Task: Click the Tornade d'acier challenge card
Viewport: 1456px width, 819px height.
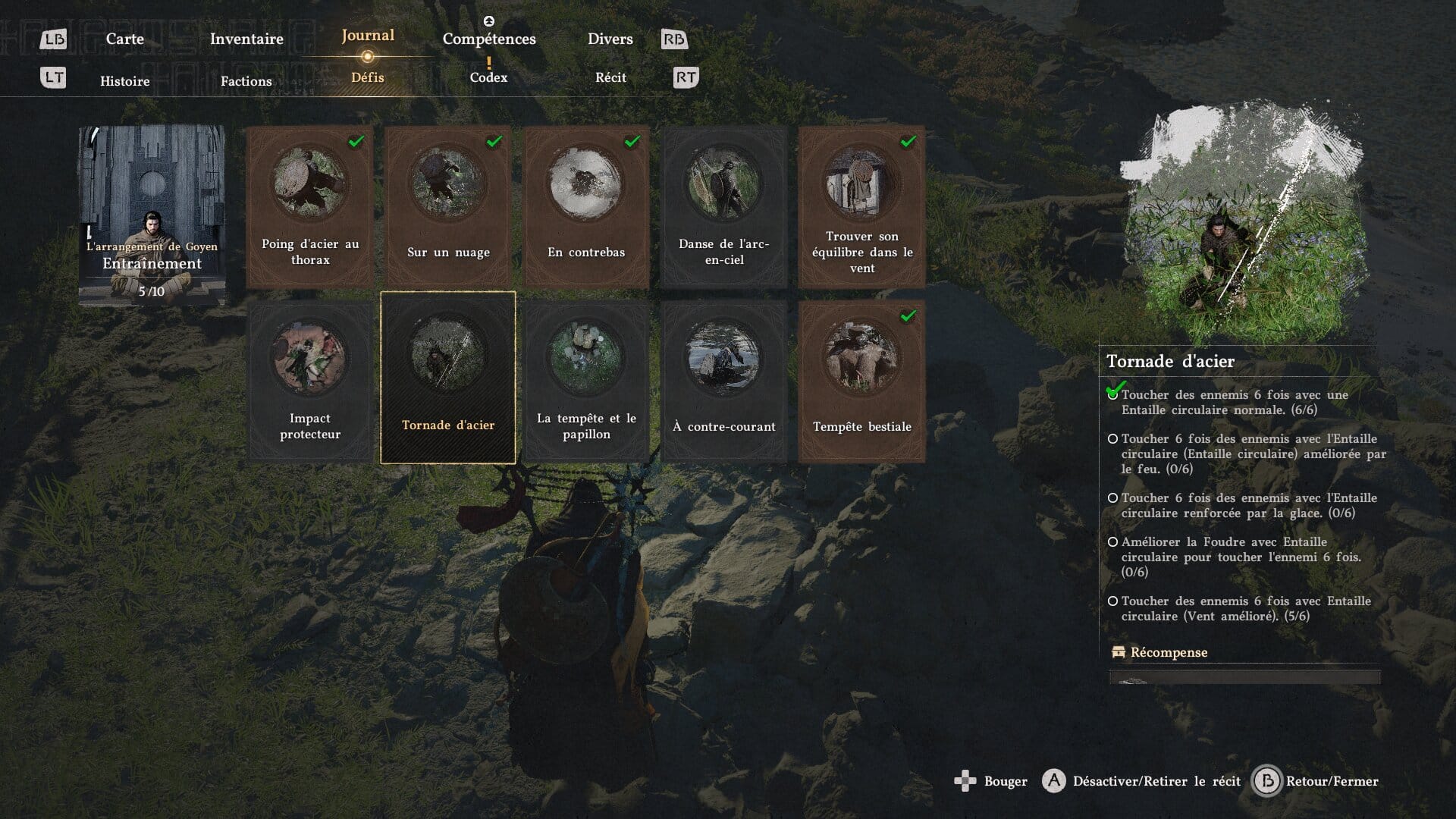Action: [448, 378]
